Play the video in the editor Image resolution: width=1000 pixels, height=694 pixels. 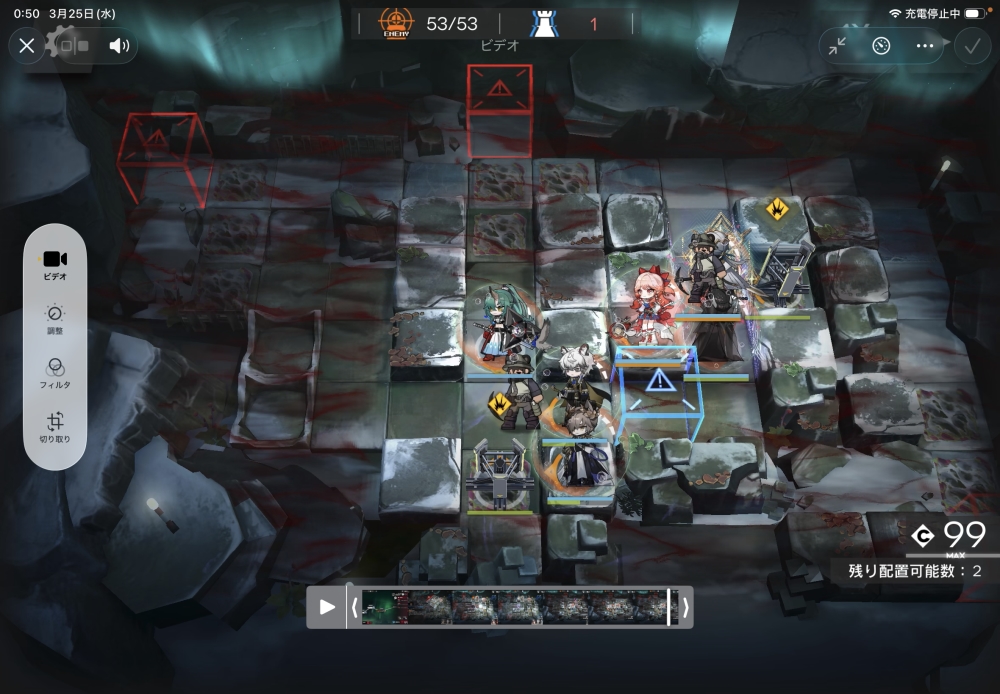pyautogui.click(x=327, y=607)
